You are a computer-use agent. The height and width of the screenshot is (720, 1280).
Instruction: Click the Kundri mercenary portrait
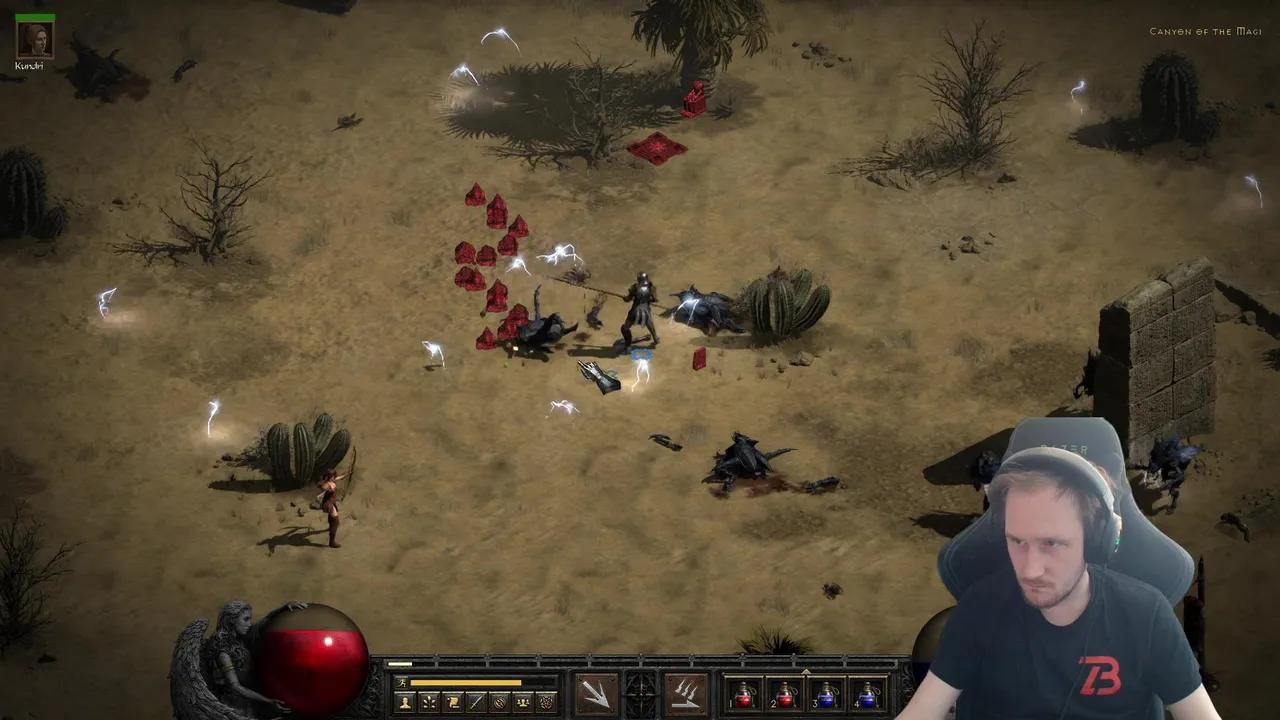(x=34, y=39)
